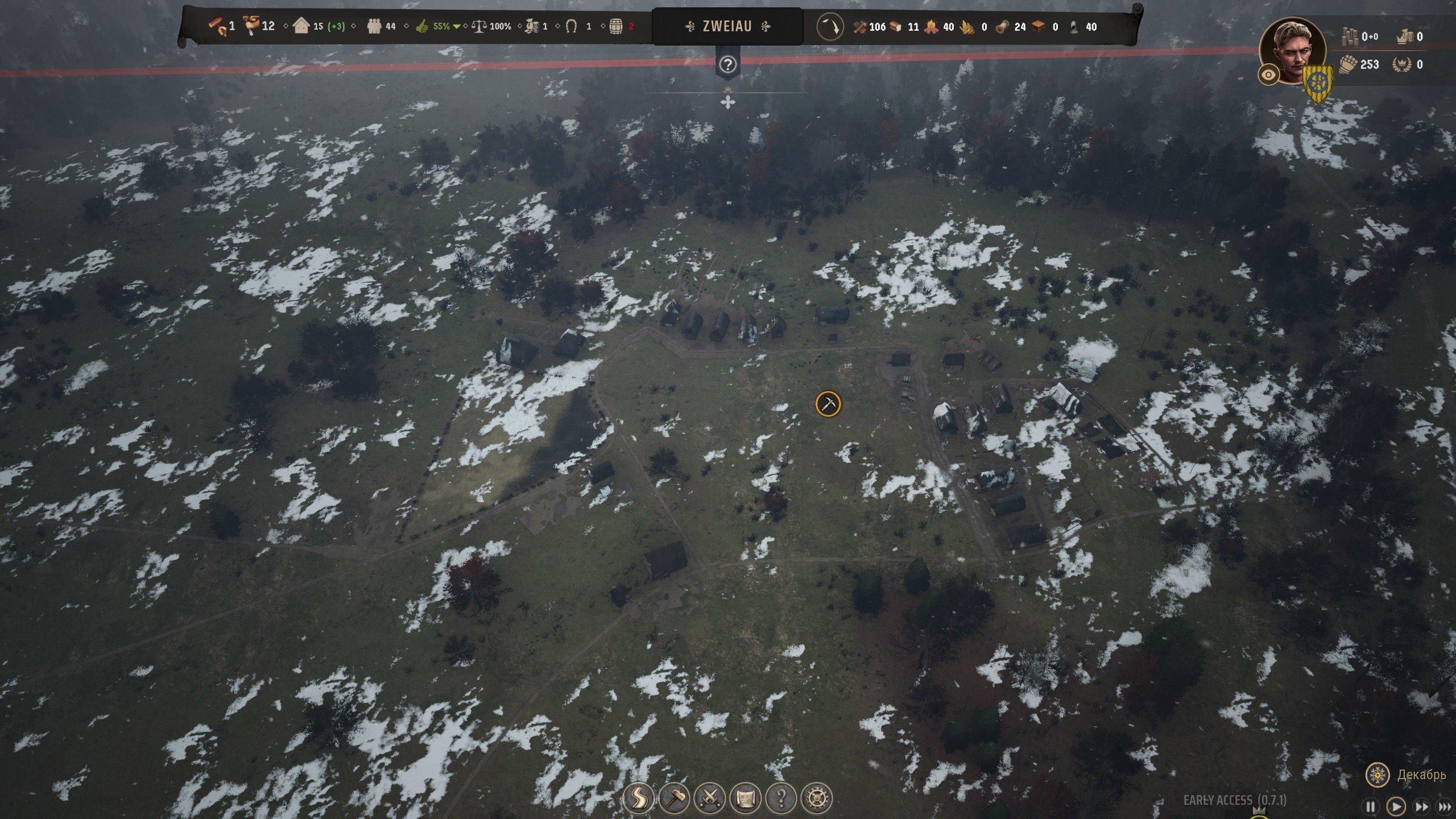The width and height of the screenshot is (1456, 819).
Task: Set game speed to double fast-forward
Action: pyautogui.click(x=1421, y=806)
